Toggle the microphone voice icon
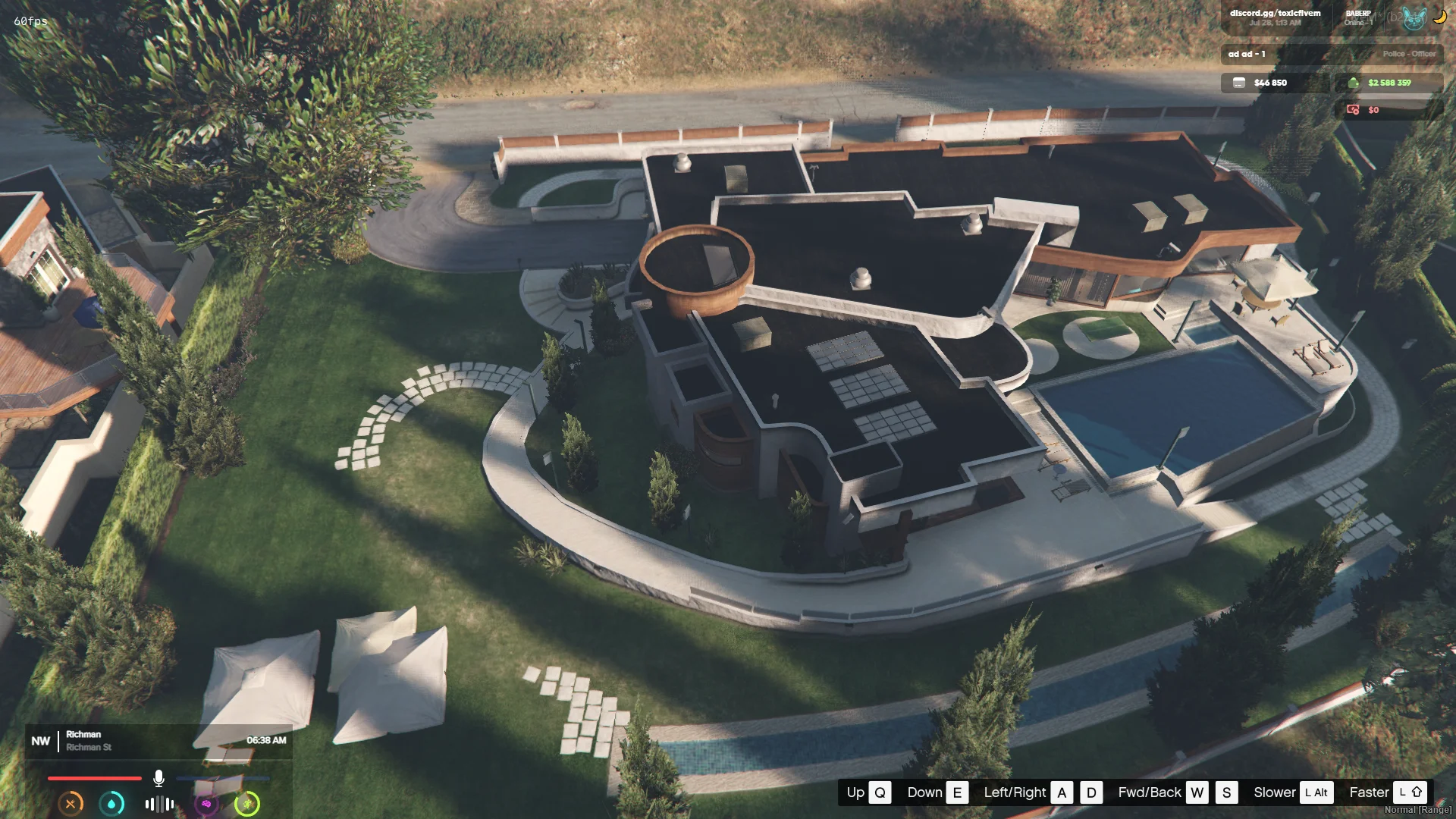Viewport: 1456px width, 819px height. [x=158, y=778]
